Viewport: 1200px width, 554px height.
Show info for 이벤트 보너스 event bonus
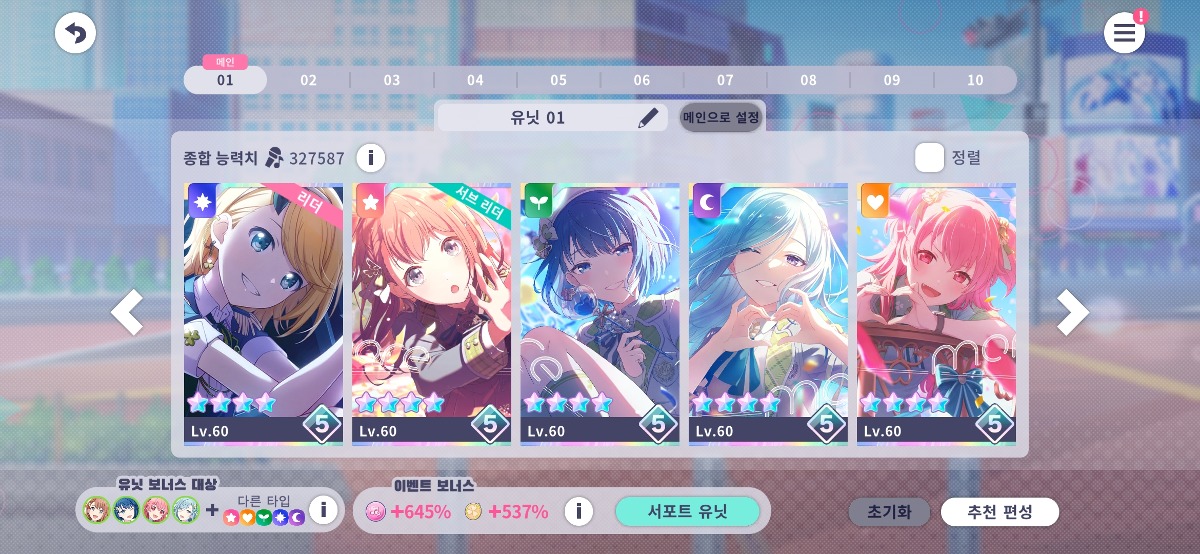578,512
